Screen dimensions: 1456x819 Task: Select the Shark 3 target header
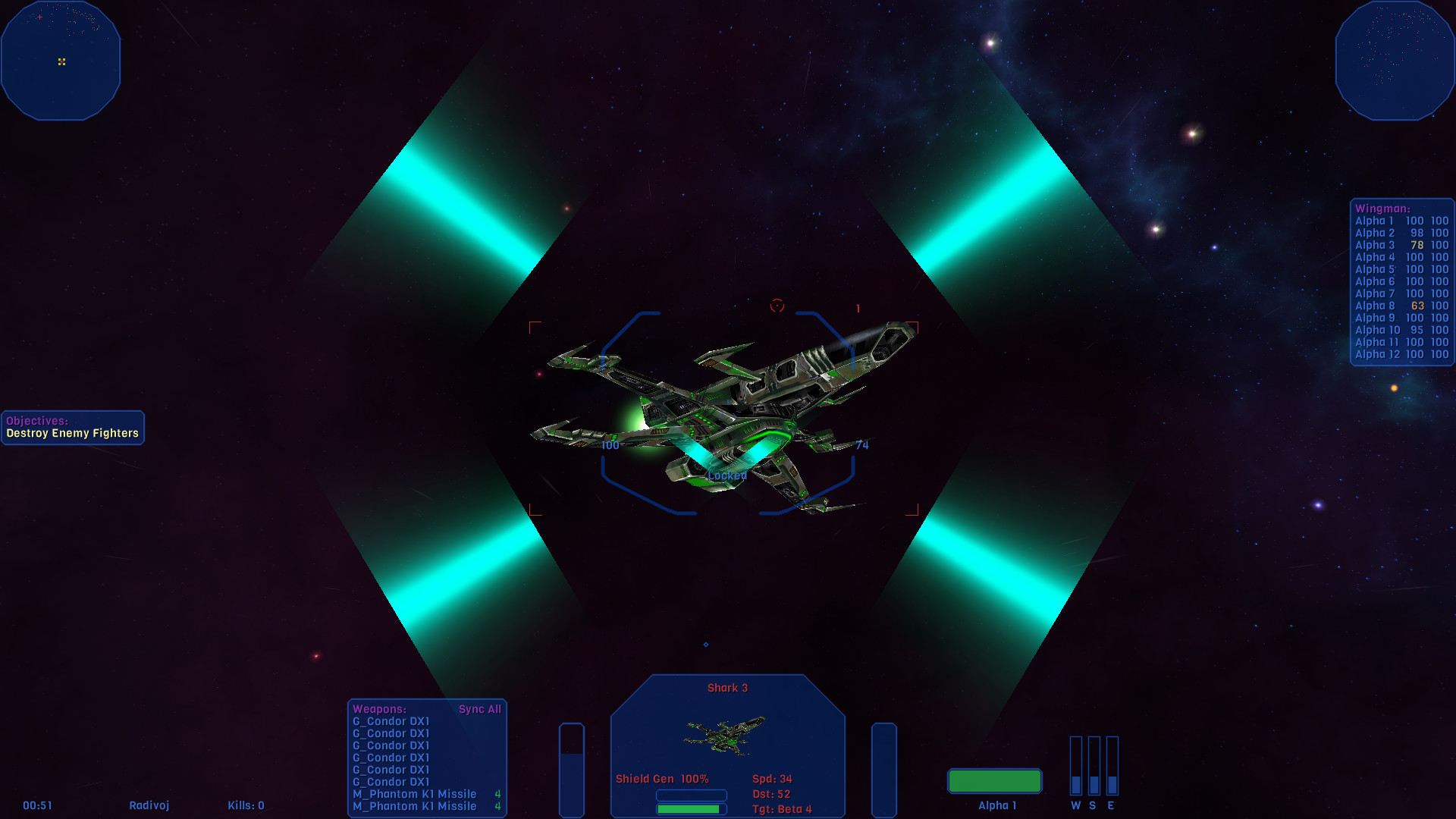(727, 687)
